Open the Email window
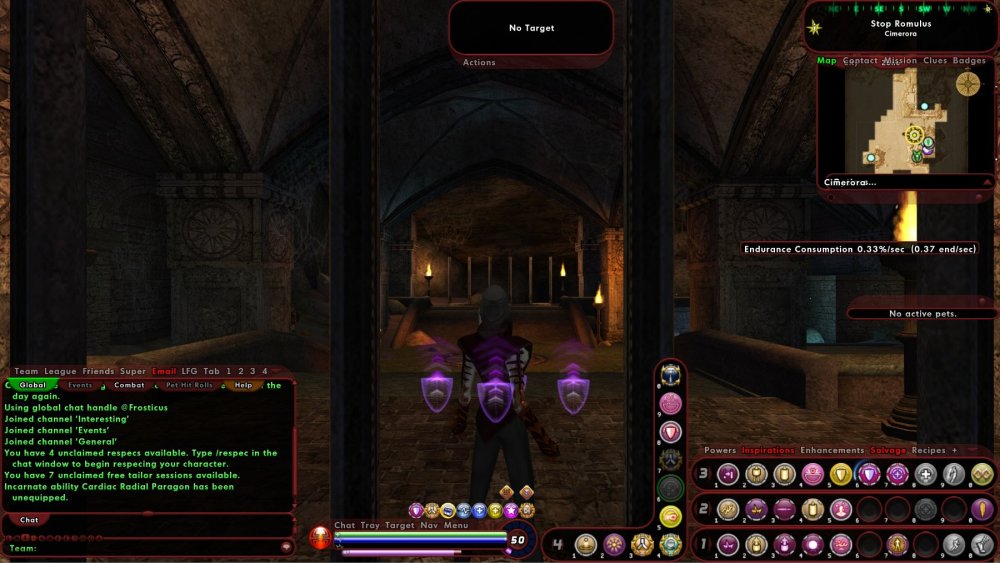1000x563 pixels. [164, 371]
